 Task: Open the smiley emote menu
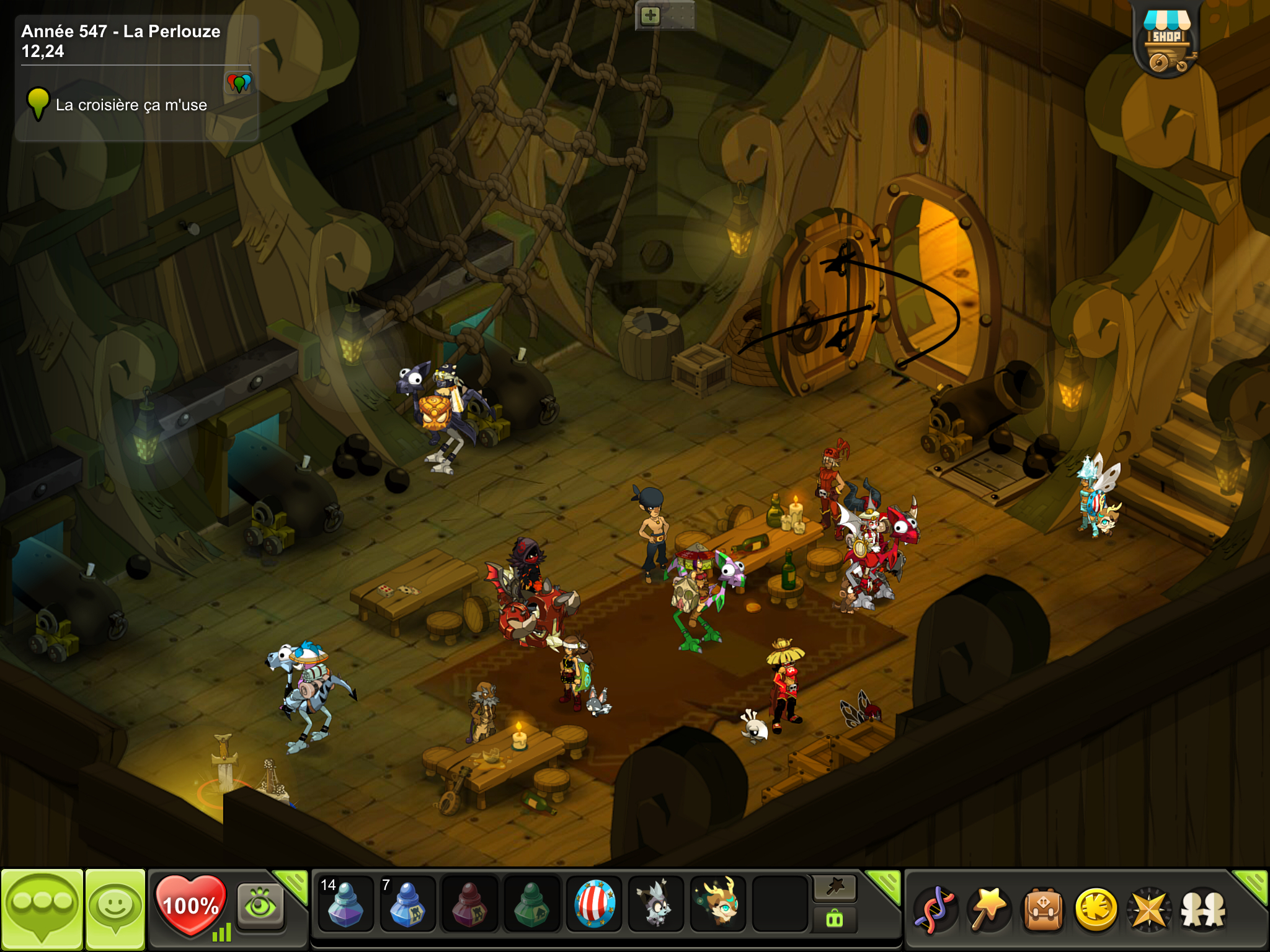(115, 909)
